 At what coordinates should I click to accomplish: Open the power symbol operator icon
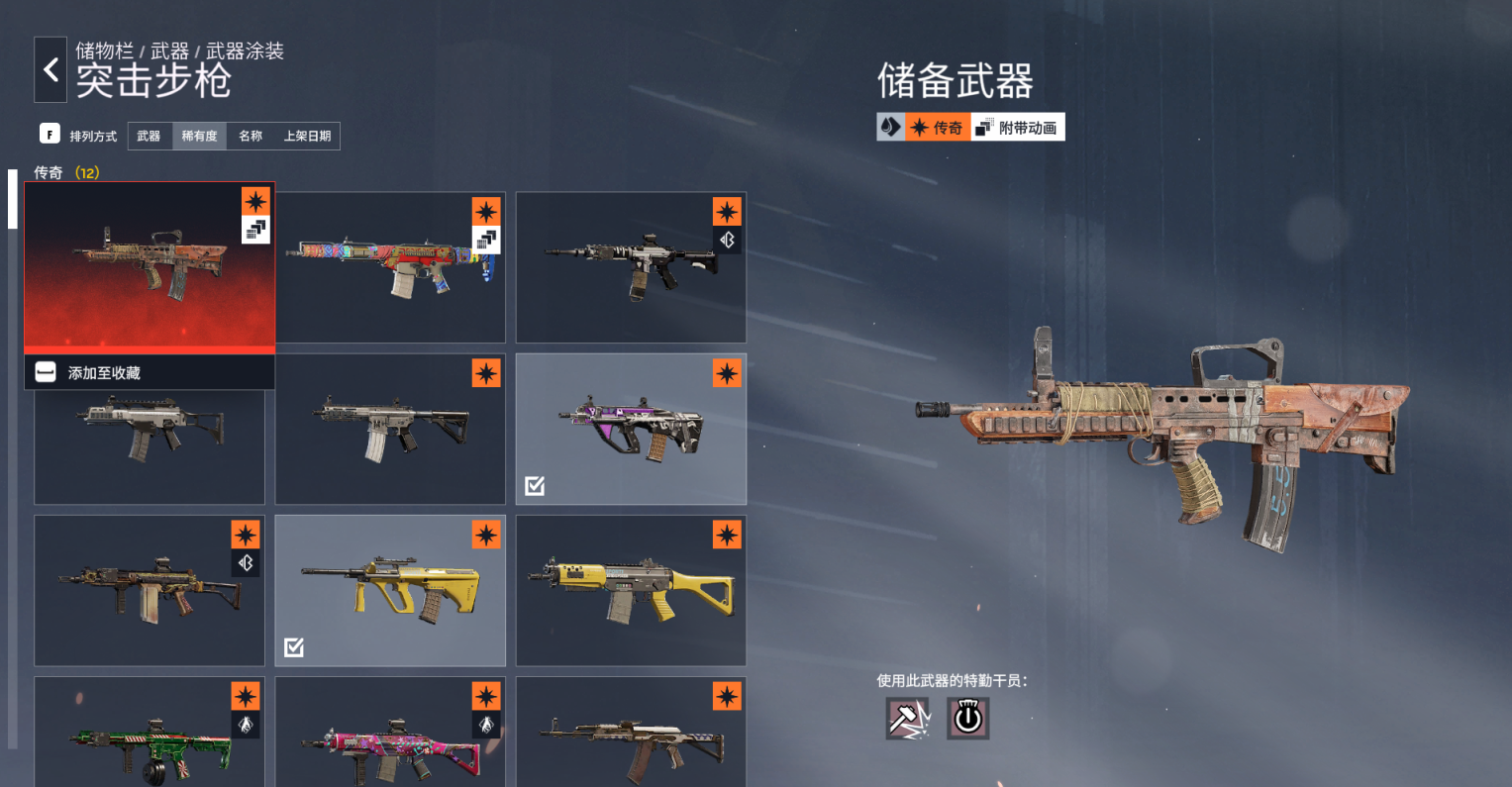point(967,719)
